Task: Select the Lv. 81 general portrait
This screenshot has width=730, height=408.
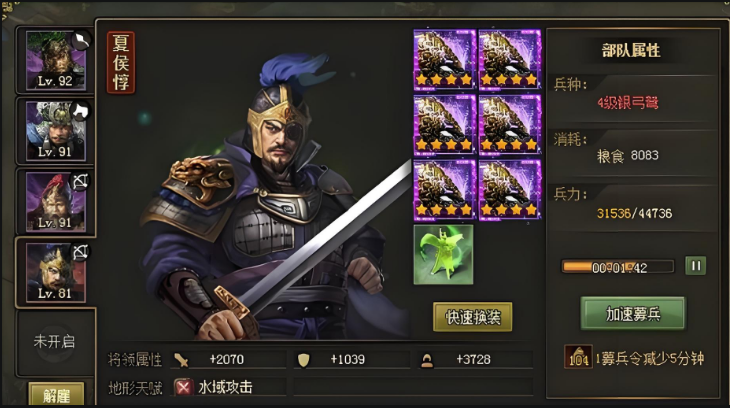Action: (55, 271)
